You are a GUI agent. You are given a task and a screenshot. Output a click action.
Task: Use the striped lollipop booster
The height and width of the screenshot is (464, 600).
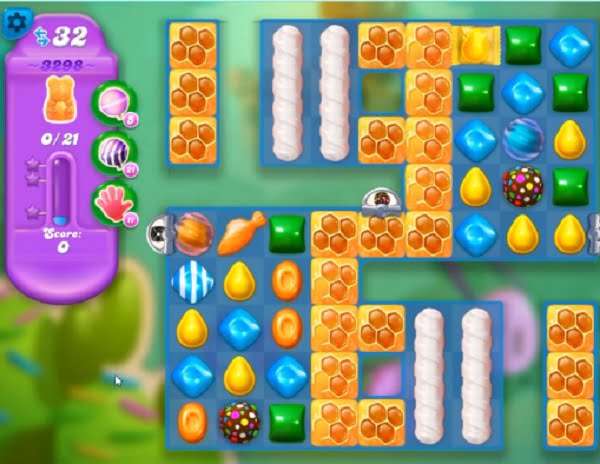click(112, 154)
